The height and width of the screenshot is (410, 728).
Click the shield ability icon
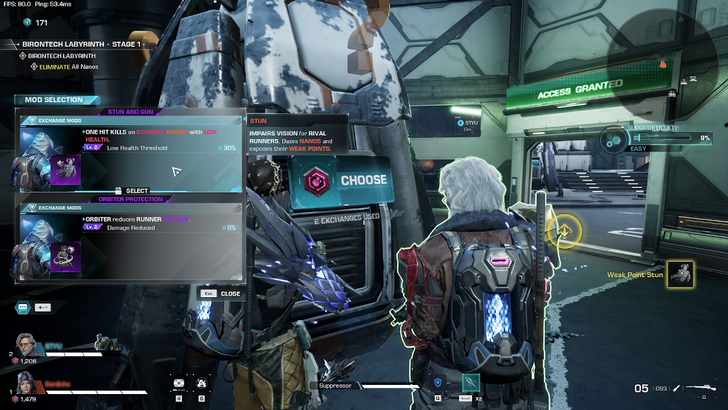(x=437, y=382)
